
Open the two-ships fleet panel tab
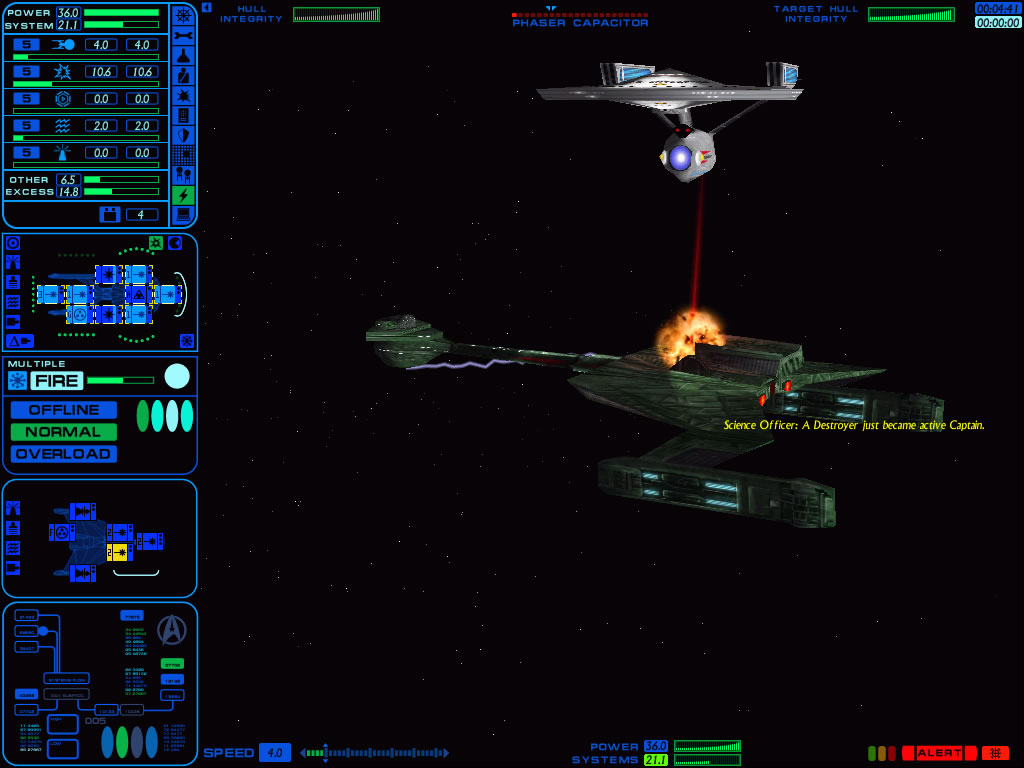tap(183, 175)
